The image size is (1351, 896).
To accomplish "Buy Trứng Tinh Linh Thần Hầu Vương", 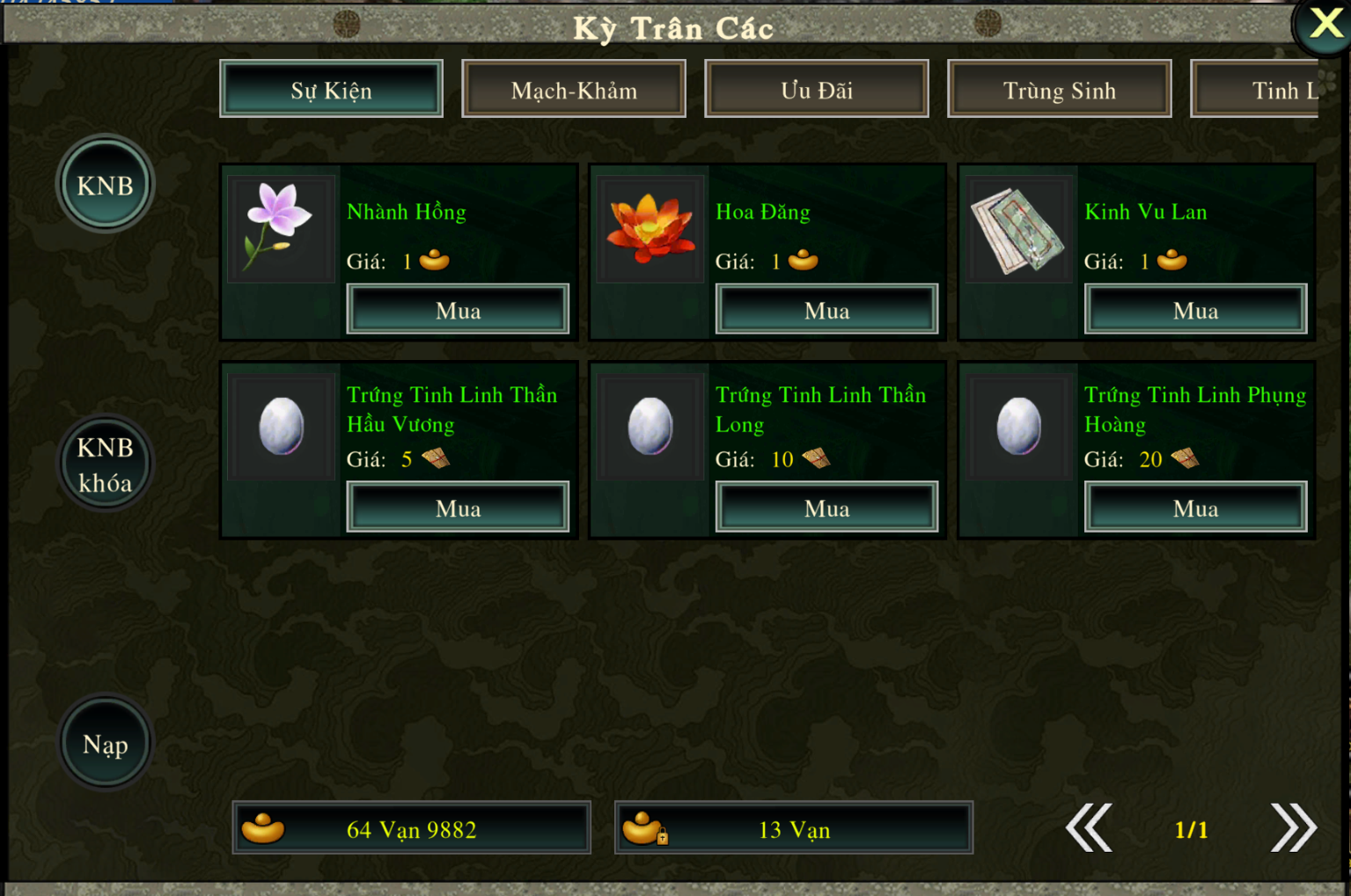I will point(458,508).
